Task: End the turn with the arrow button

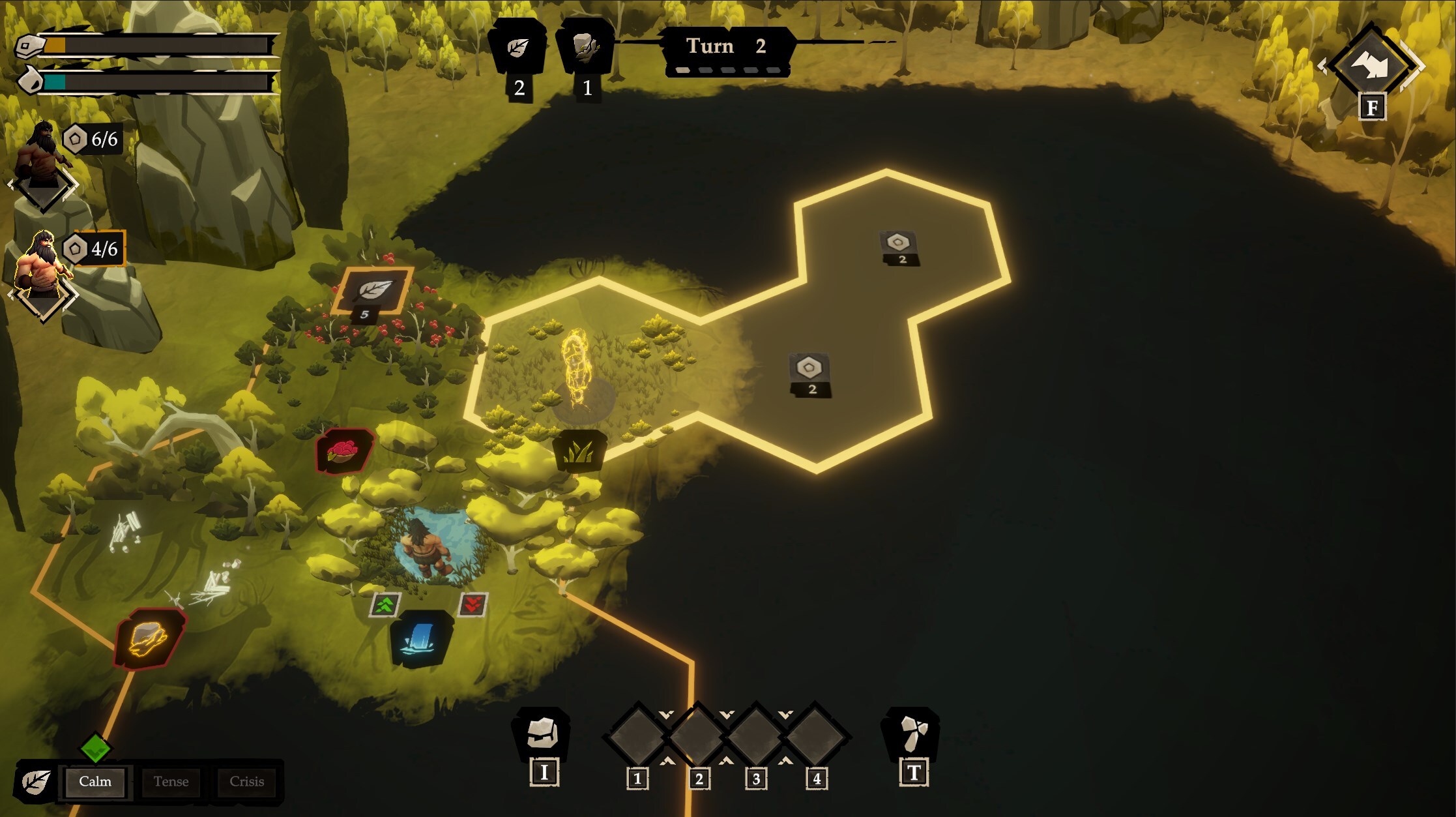Action: tap(1371, 65)
